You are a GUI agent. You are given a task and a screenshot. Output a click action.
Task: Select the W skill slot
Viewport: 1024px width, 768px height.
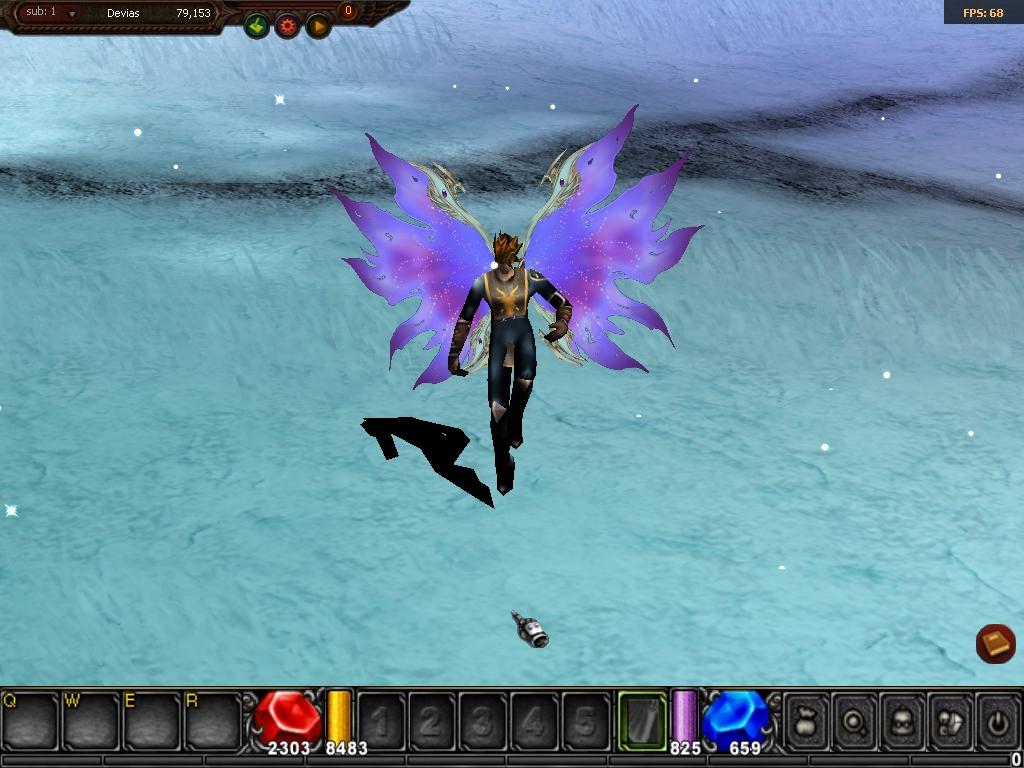(91, 720)
